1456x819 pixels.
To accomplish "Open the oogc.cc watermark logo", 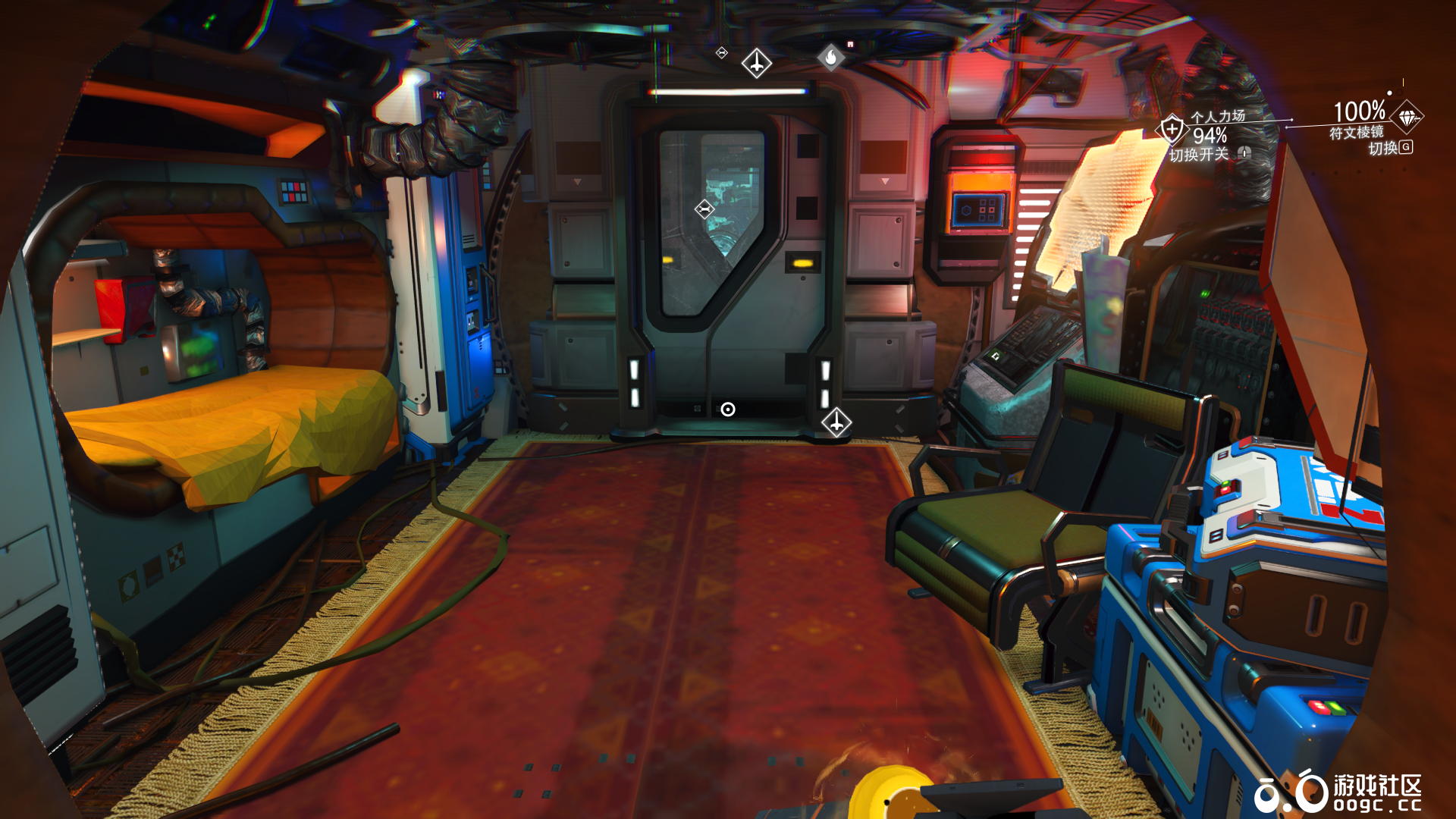I will coord(1337,793).
